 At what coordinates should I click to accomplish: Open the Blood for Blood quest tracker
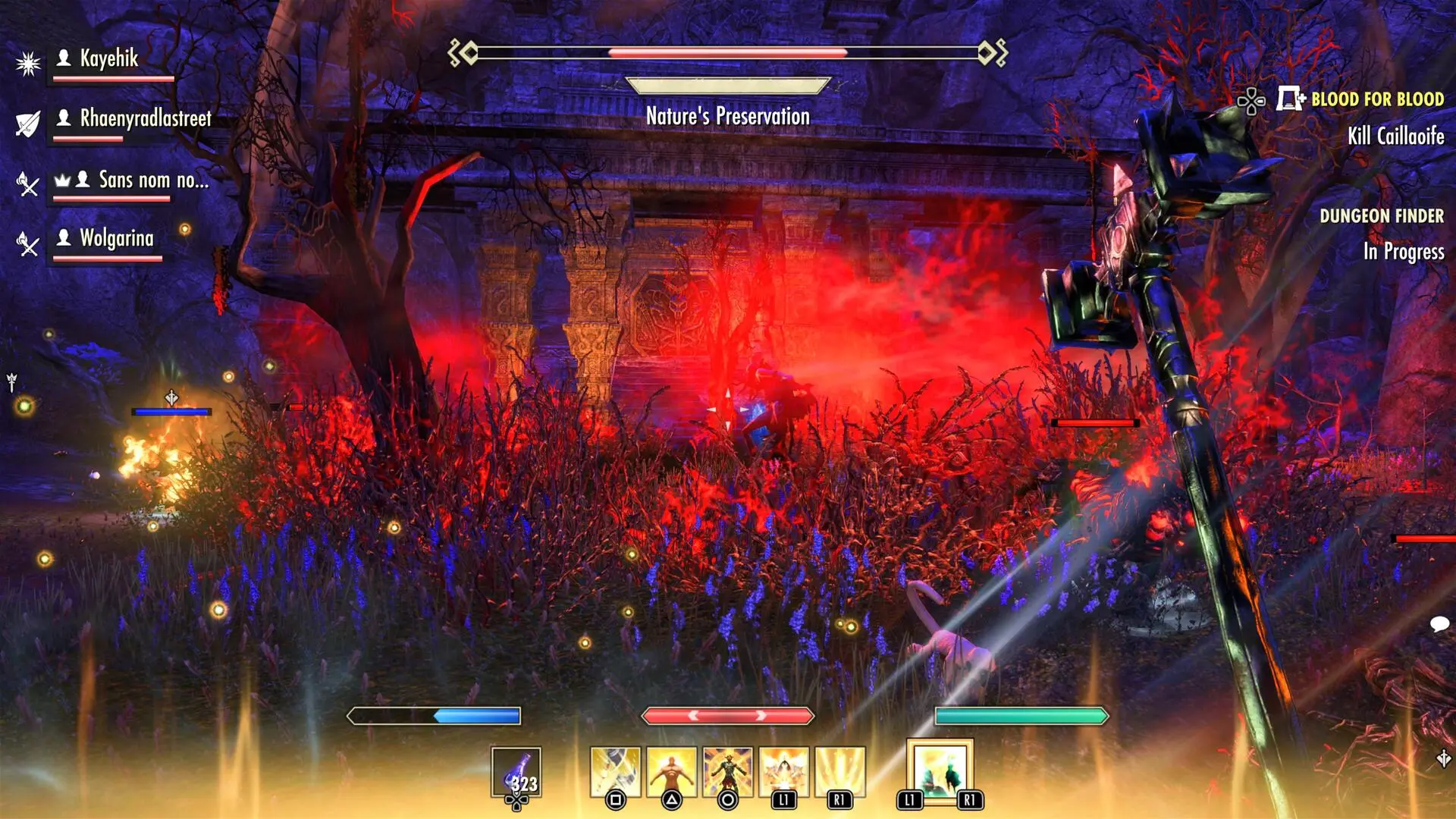pyautogui.click(x=1376, y=99)
